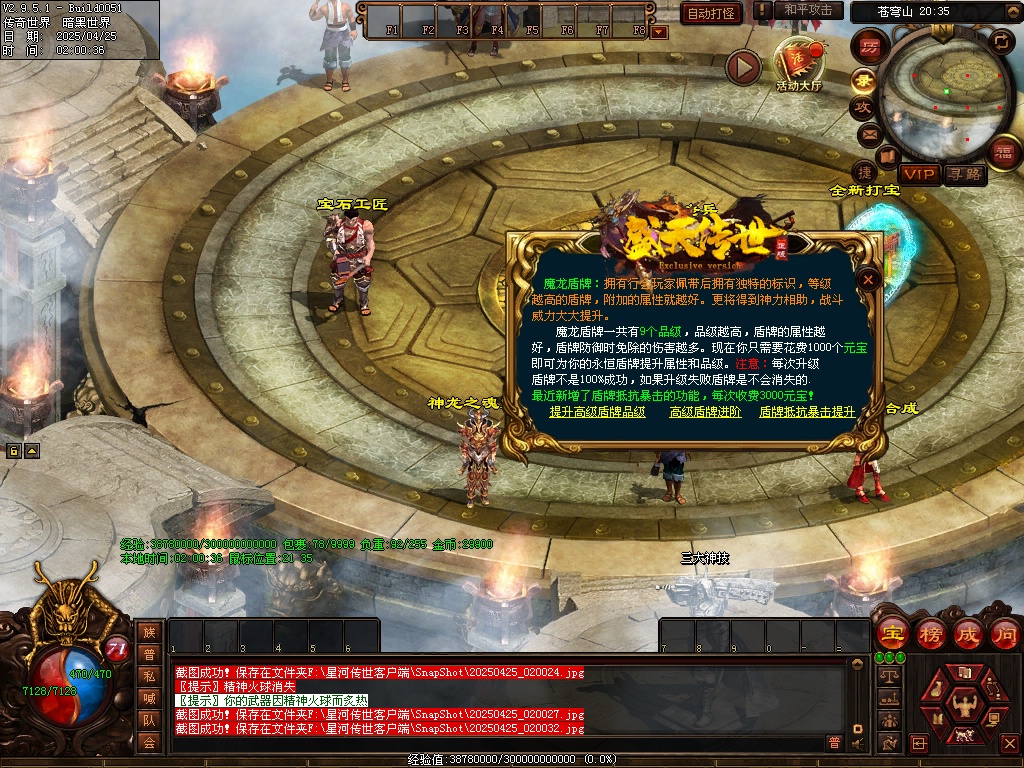Open the envelope mail icon
1024x768 pixels.
click(x=868, y=134)
